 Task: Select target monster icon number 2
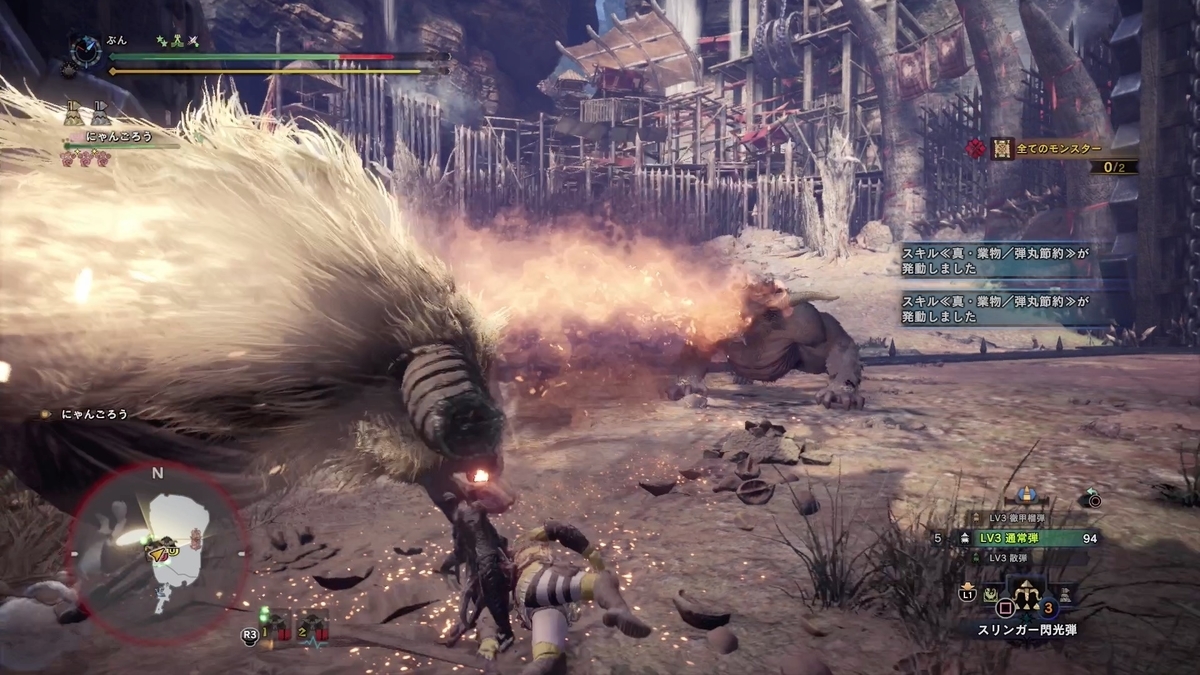tap(314, 627)
